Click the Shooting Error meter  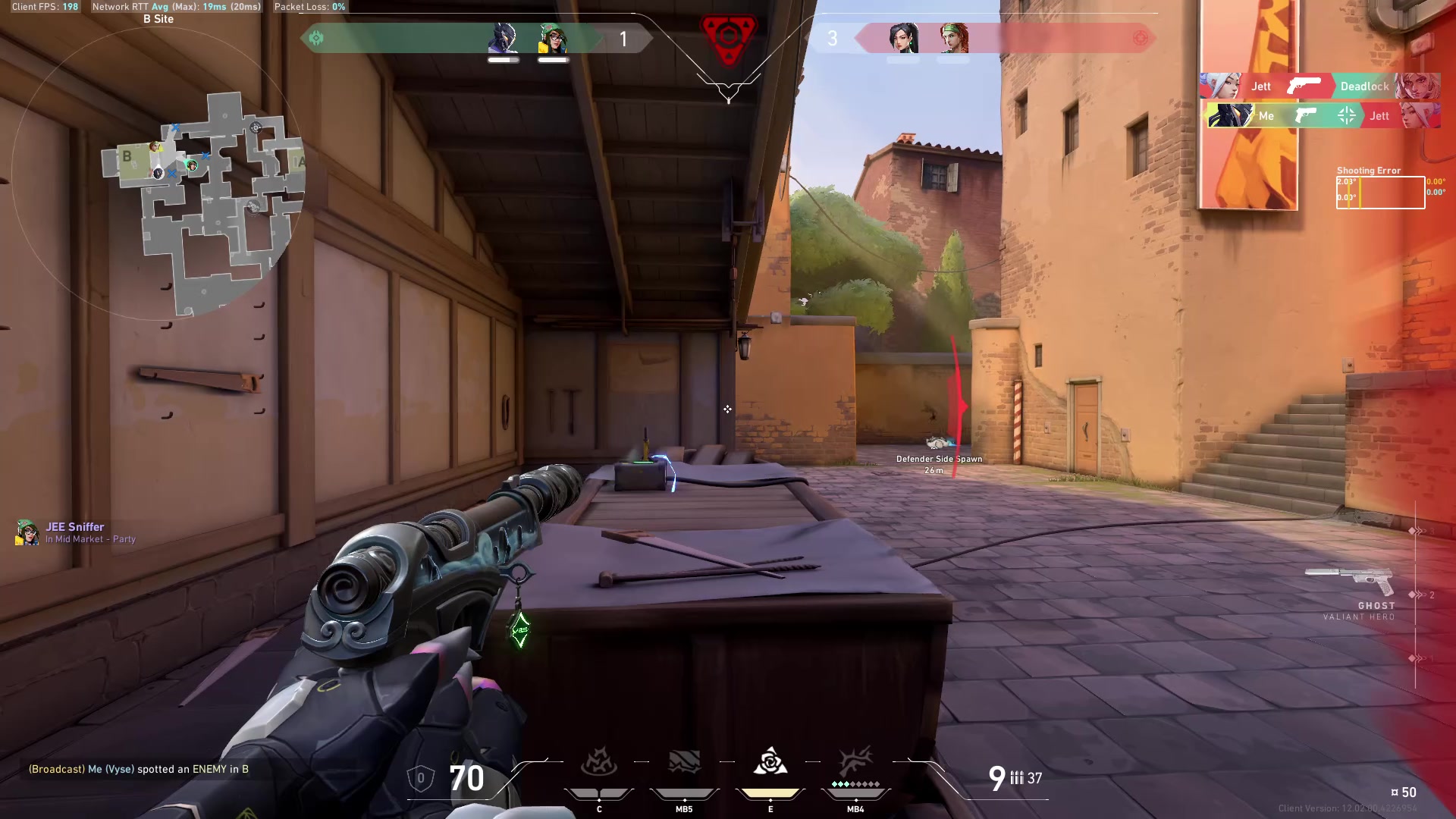[x=1380, y=192]
